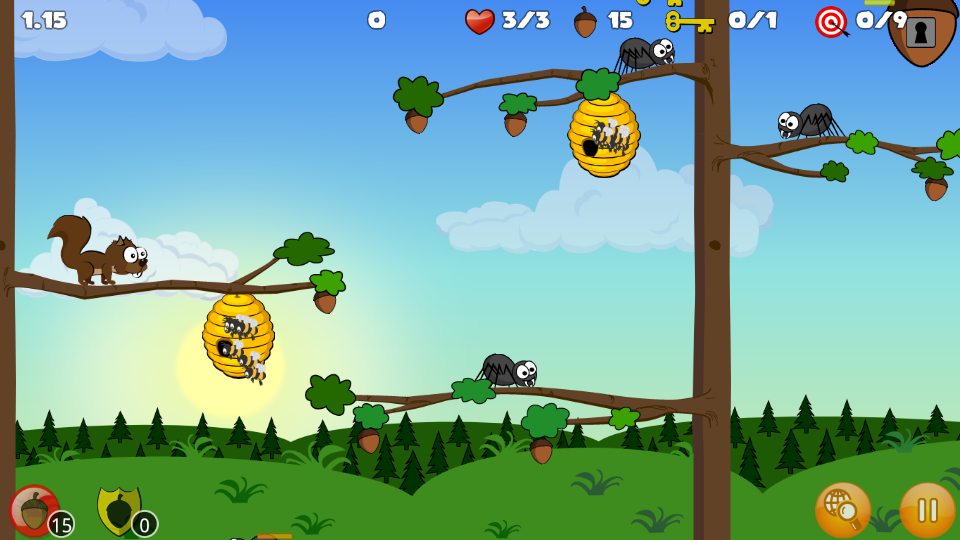Select the red acorn ammo button
The width and height of the screenshot is (960, 540).
click(35, 510)
